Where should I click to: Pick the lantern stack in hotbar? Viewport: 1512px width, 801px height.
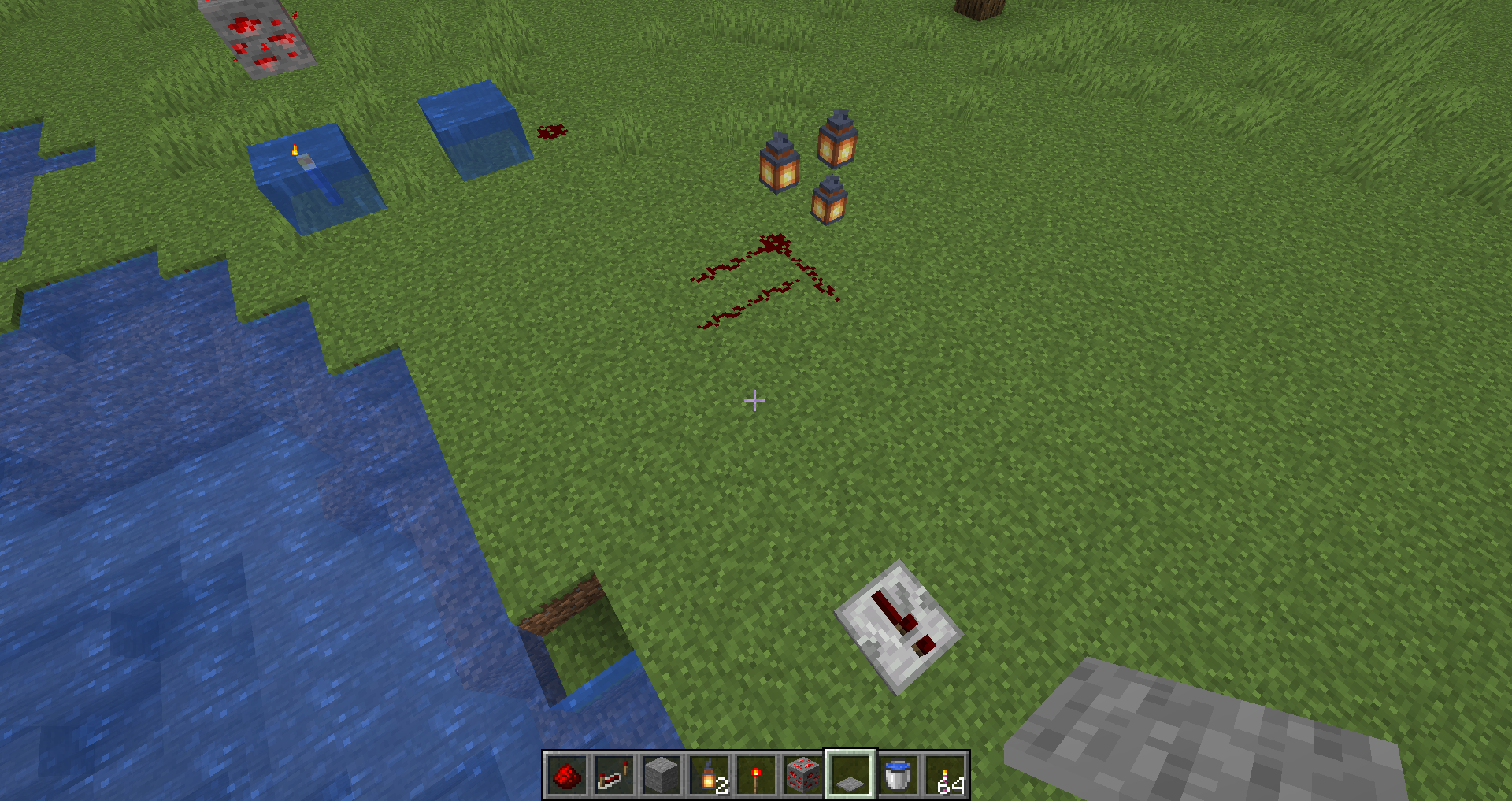pyautogui.click(x=708, y=775)
